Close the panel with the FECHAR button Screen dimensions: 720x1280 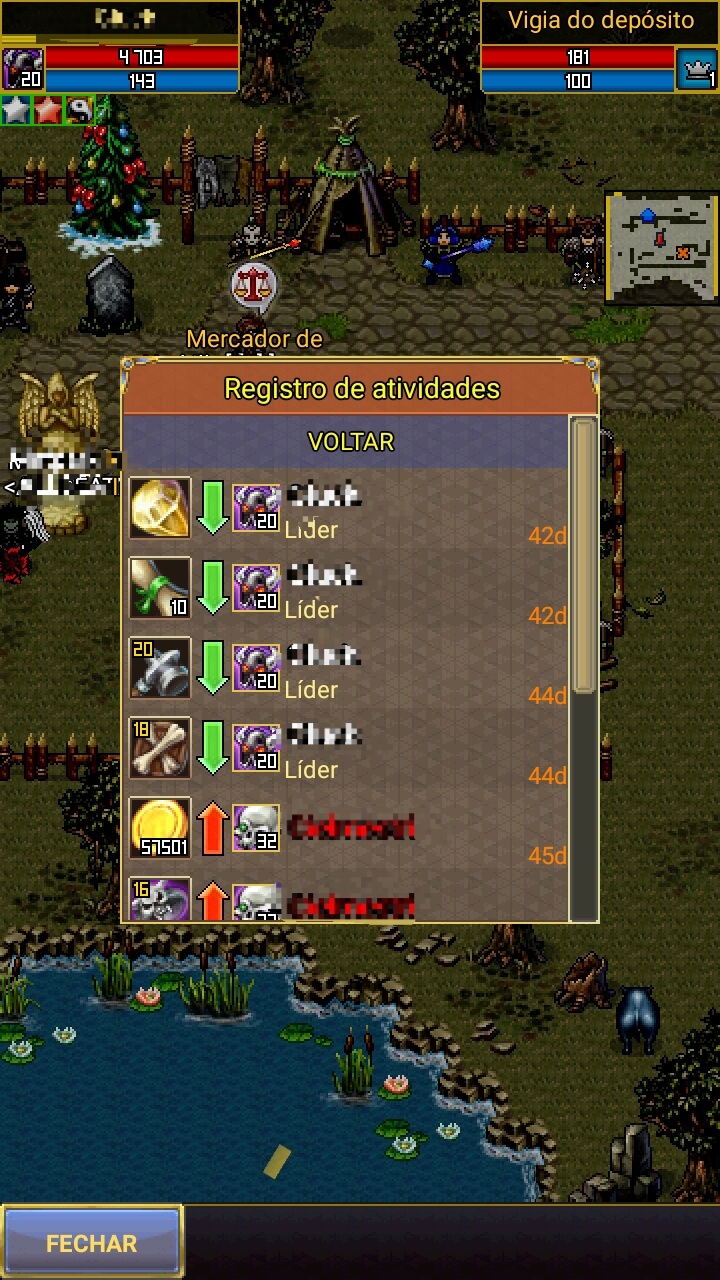(92, 1243)
